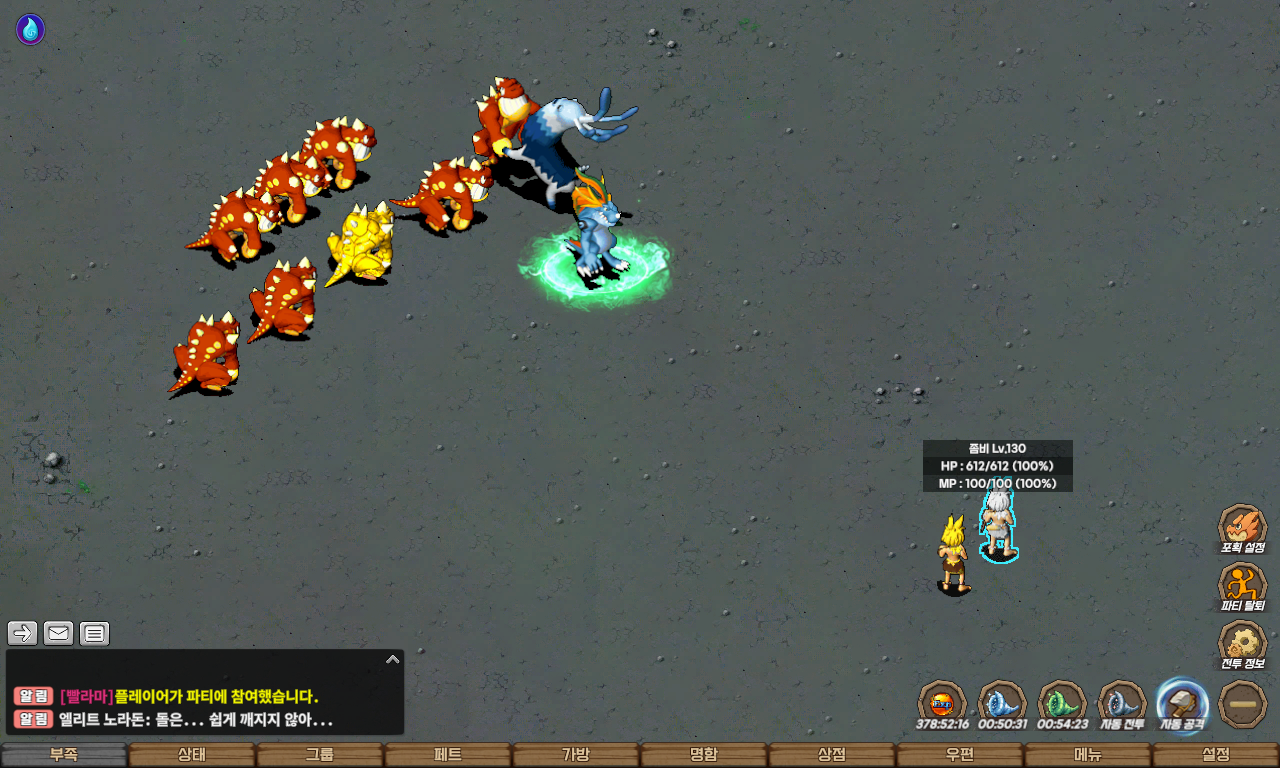This screenshot has height=768, width=1280.
Task: Open the 우편 (Mail) menu
Action: pos(960,755)
